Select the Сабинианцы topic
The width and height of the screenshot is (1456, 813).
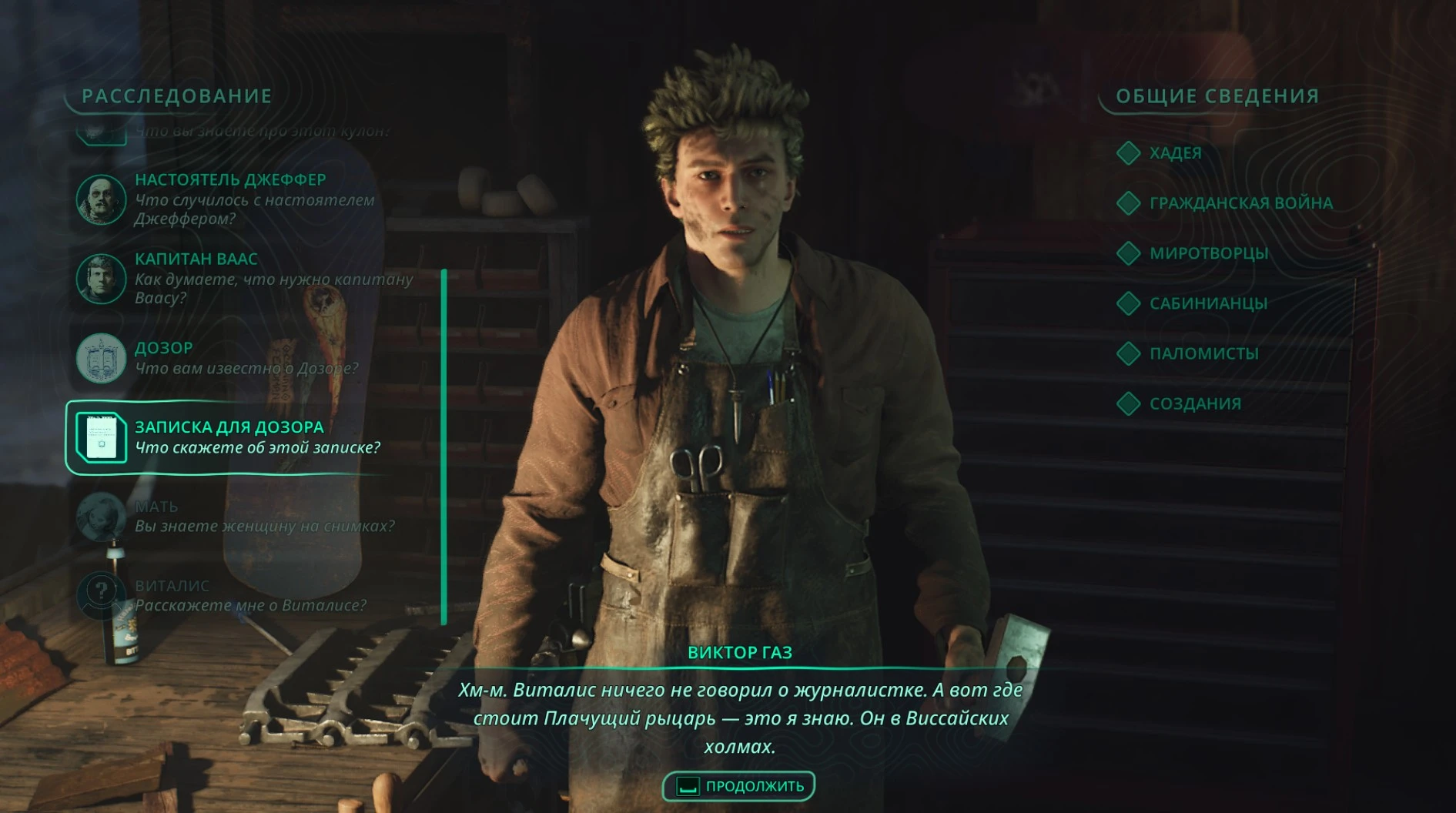pos(1207,303)
